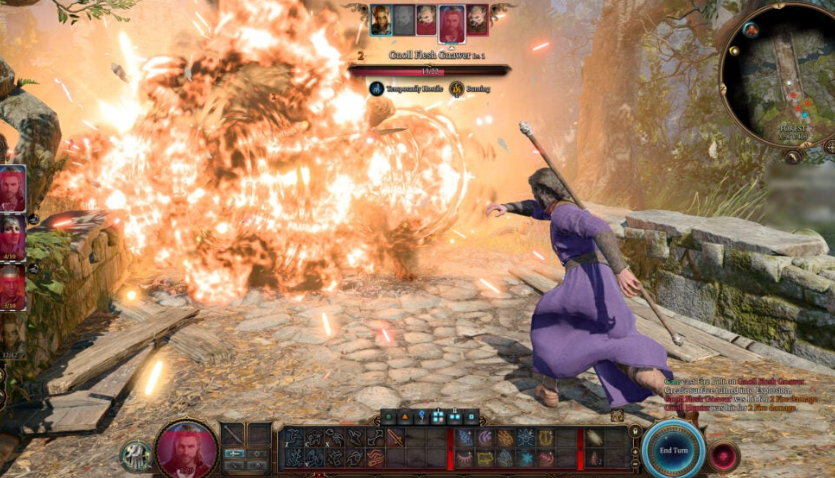The width and height of the screenshot is (835, 478).
Task: Click the round emblem button left of the portrait
Action: pos(135,455)
